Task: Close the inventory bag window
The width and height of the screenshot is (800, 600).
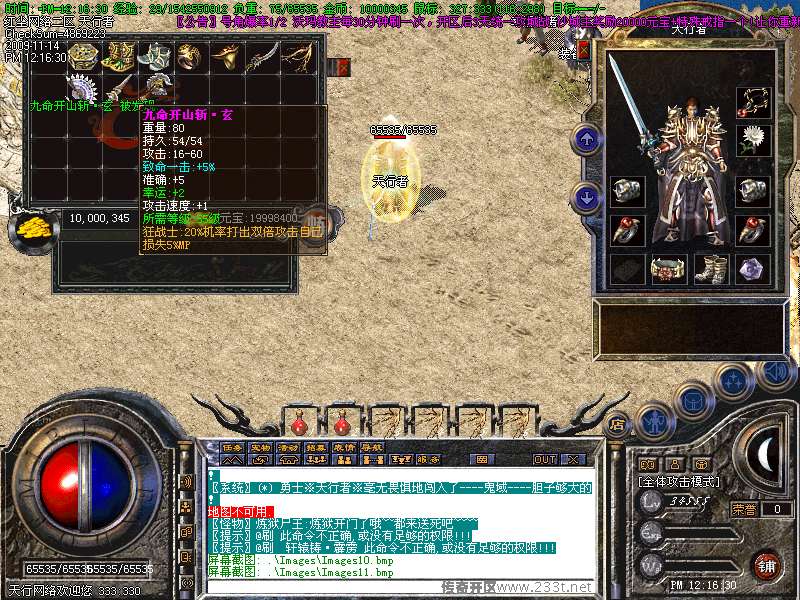Action: pyautogui.click(x=343, y=67)
